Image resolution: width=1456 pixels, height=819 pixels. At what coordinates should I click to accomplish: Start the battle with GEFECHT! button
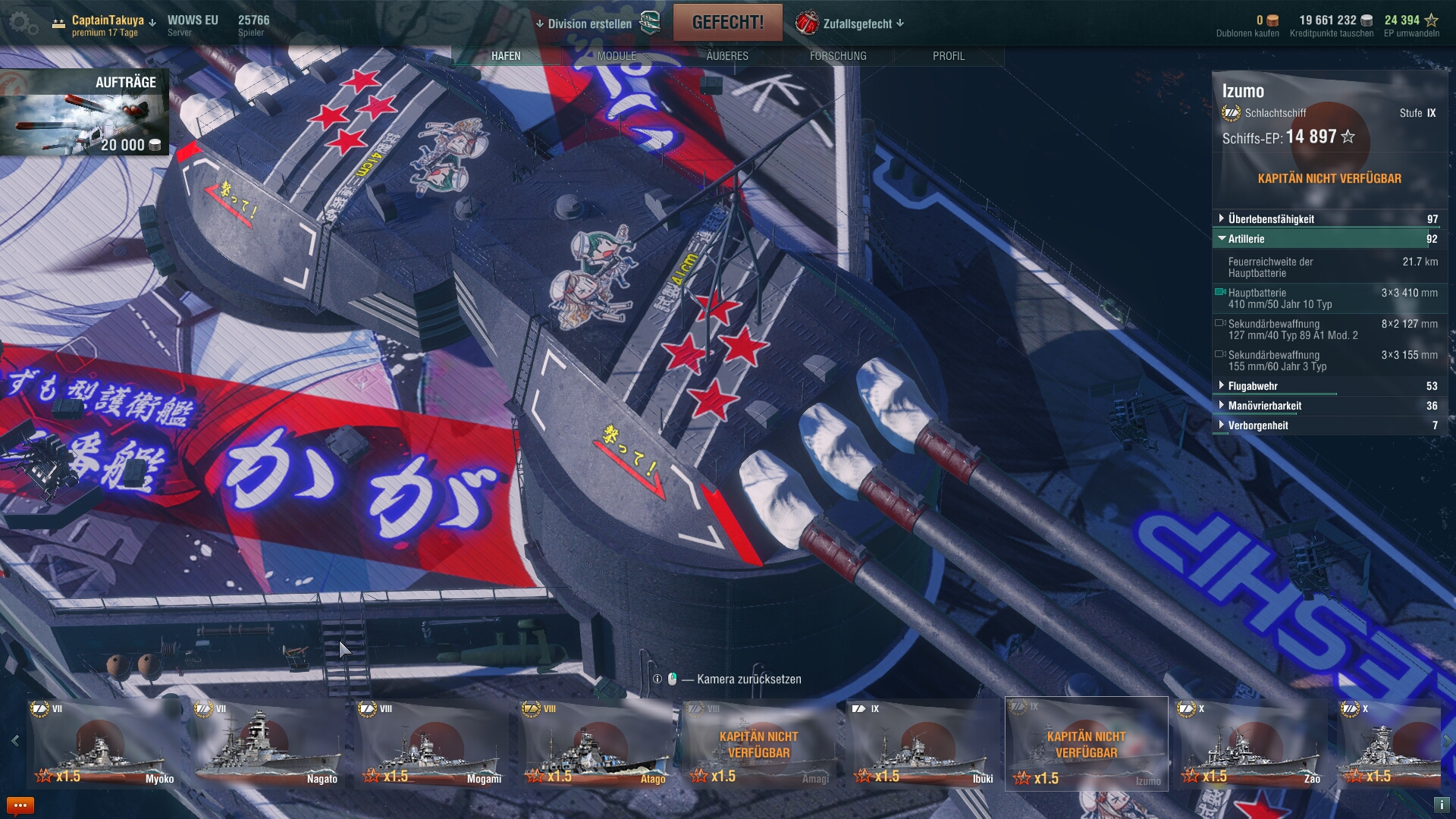tap(727, 23)
